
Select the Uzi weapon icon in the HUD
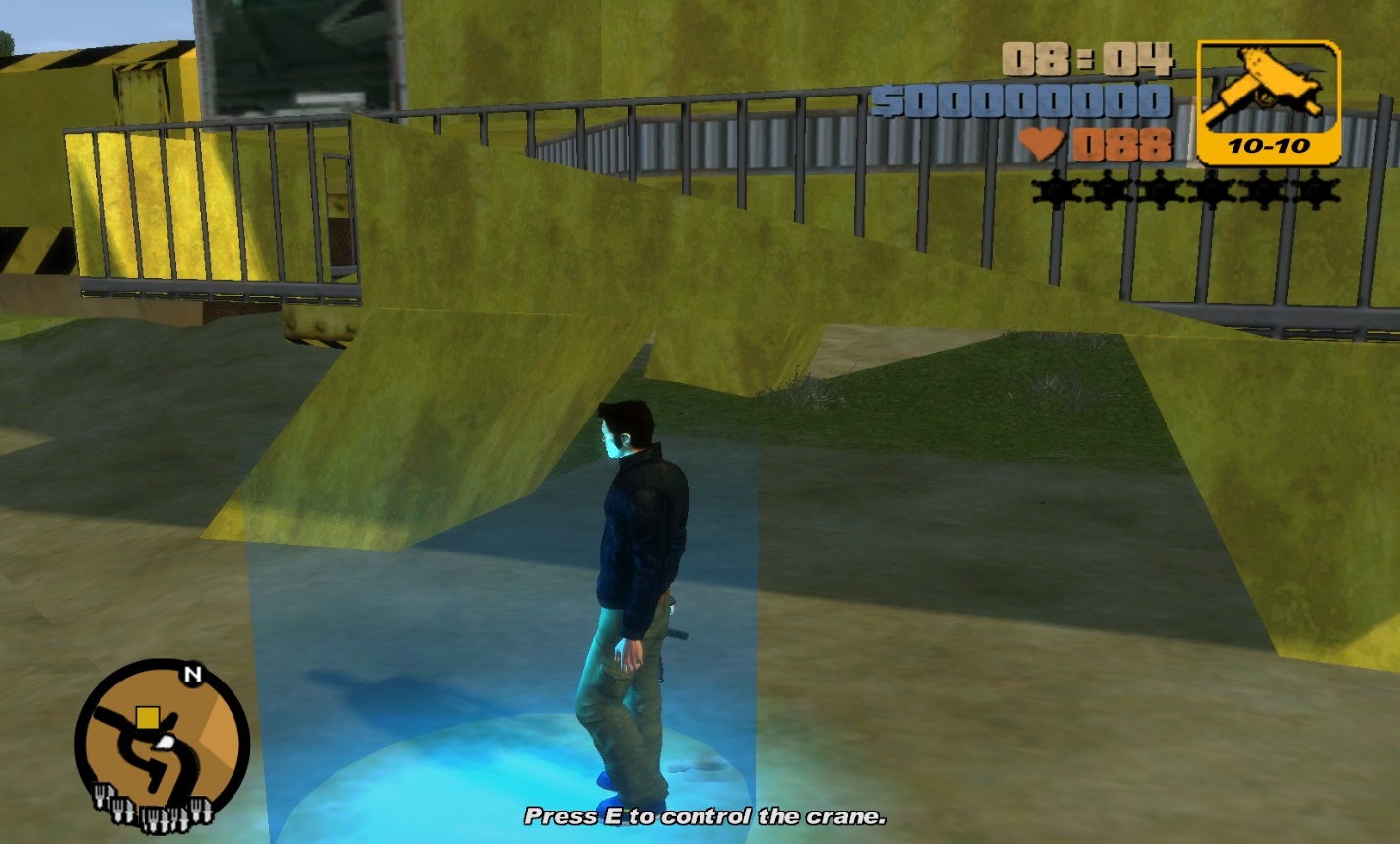[1264, 89]
